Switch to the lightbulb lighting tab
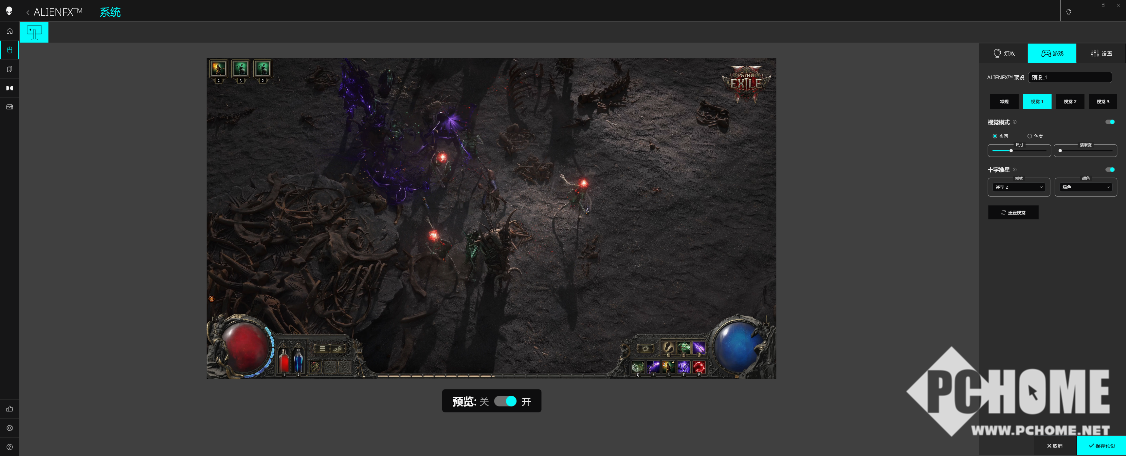The height and width of the screenshot is (456, 1126). [x=1003, y=54]
